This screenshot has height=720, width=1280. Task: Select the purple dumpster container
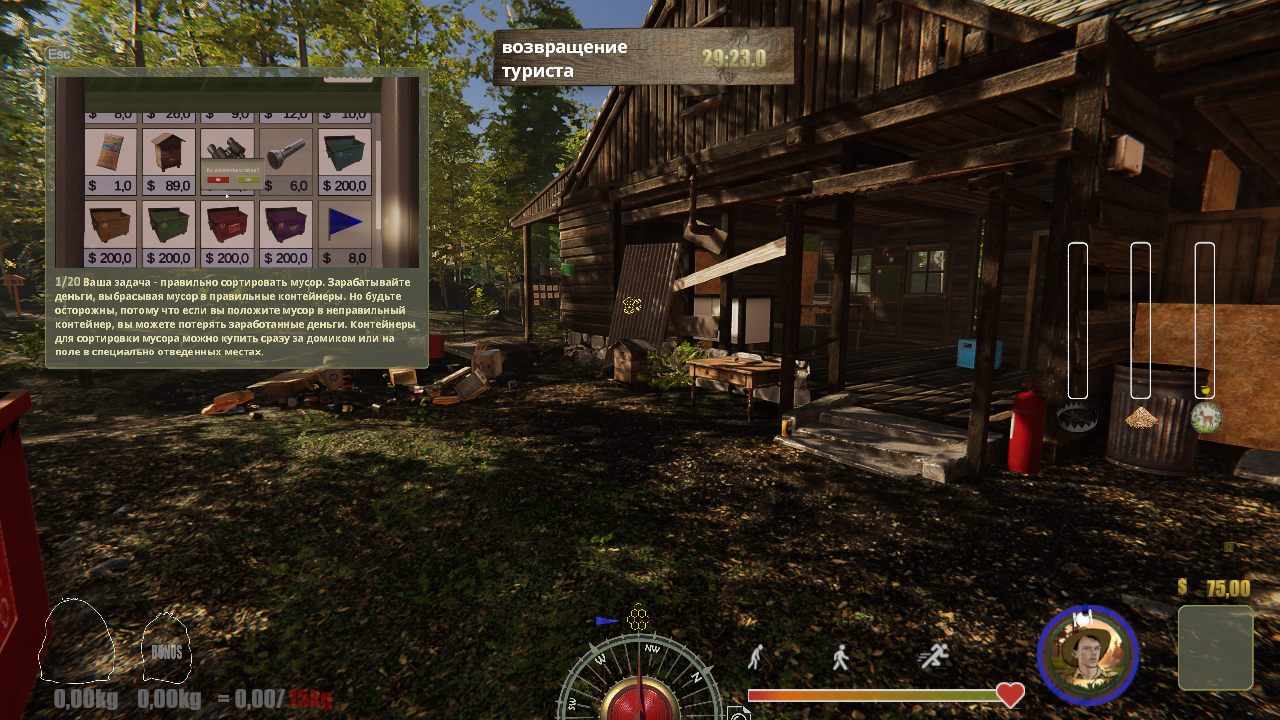point(285,223)
